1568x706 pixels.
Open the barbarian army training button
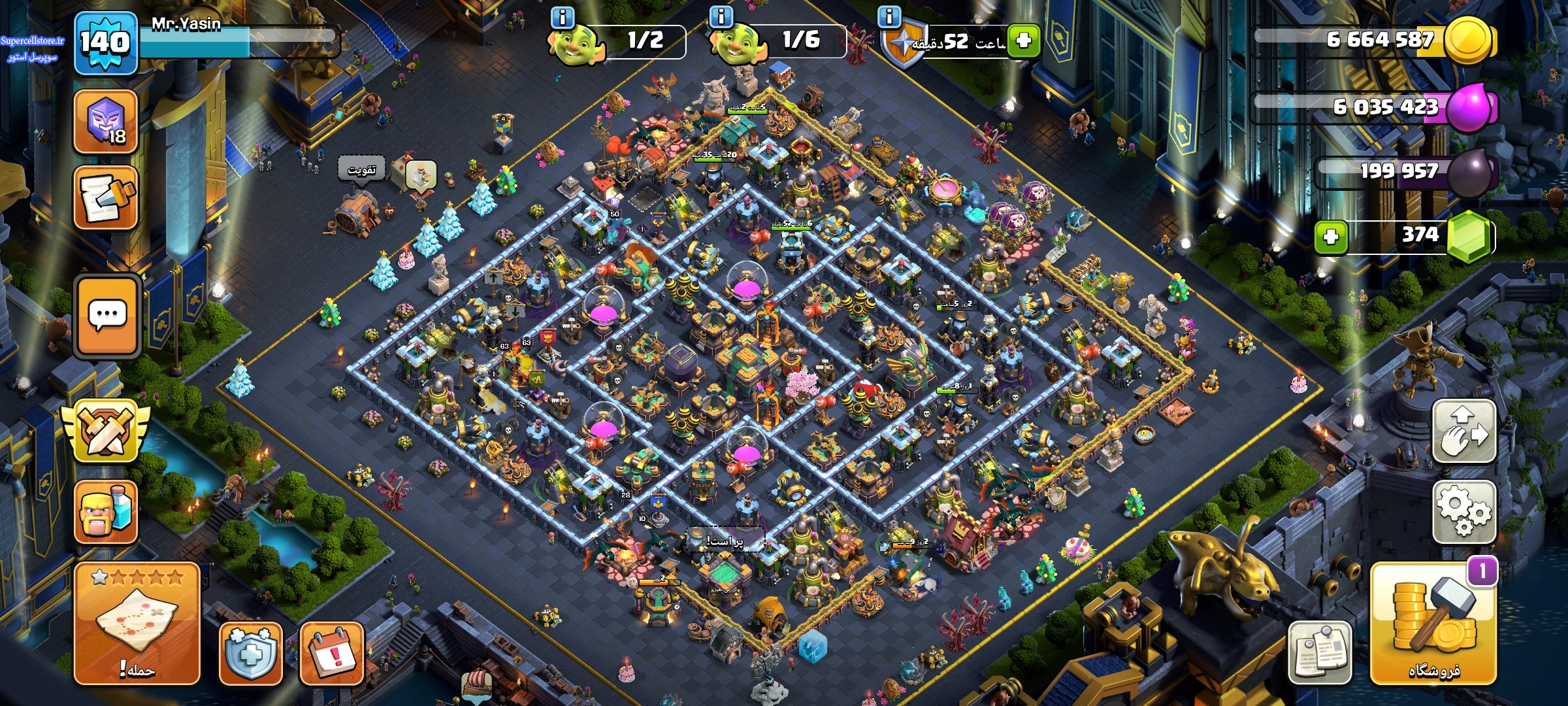tap(105, 513)
